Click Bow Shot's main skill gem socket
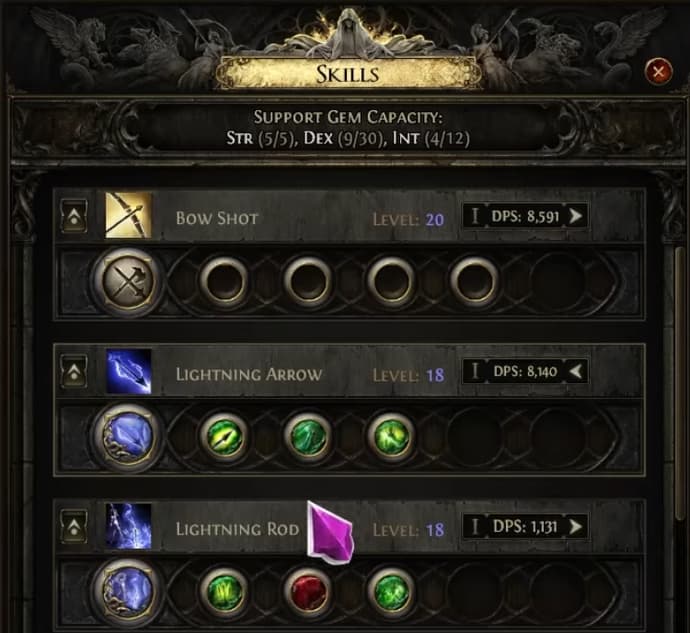Image resolution: width=690 pixels, height=633 pixels. coord(129,284)
